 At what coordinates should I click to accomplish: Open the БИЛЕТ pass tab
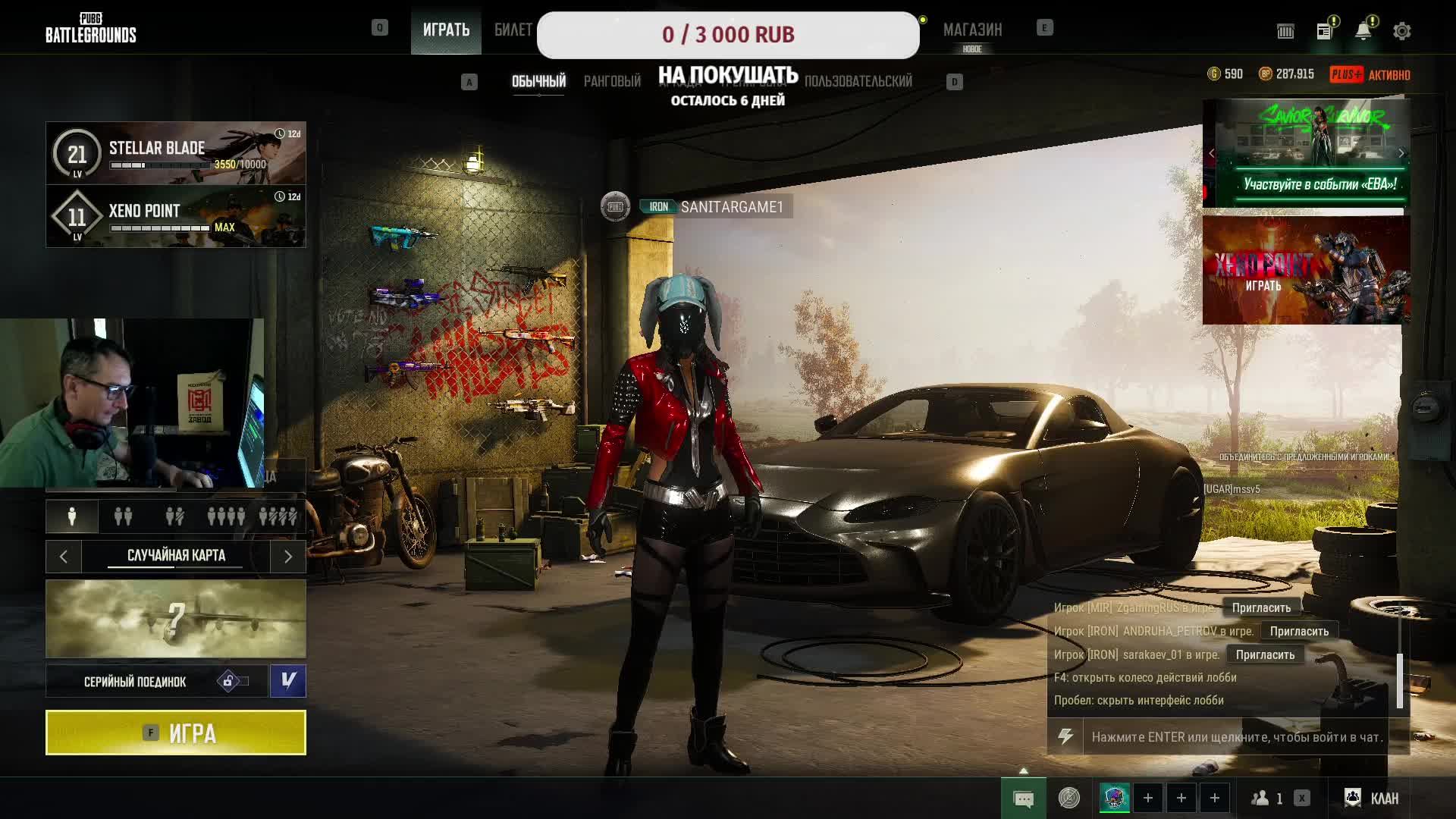point(513,30)
